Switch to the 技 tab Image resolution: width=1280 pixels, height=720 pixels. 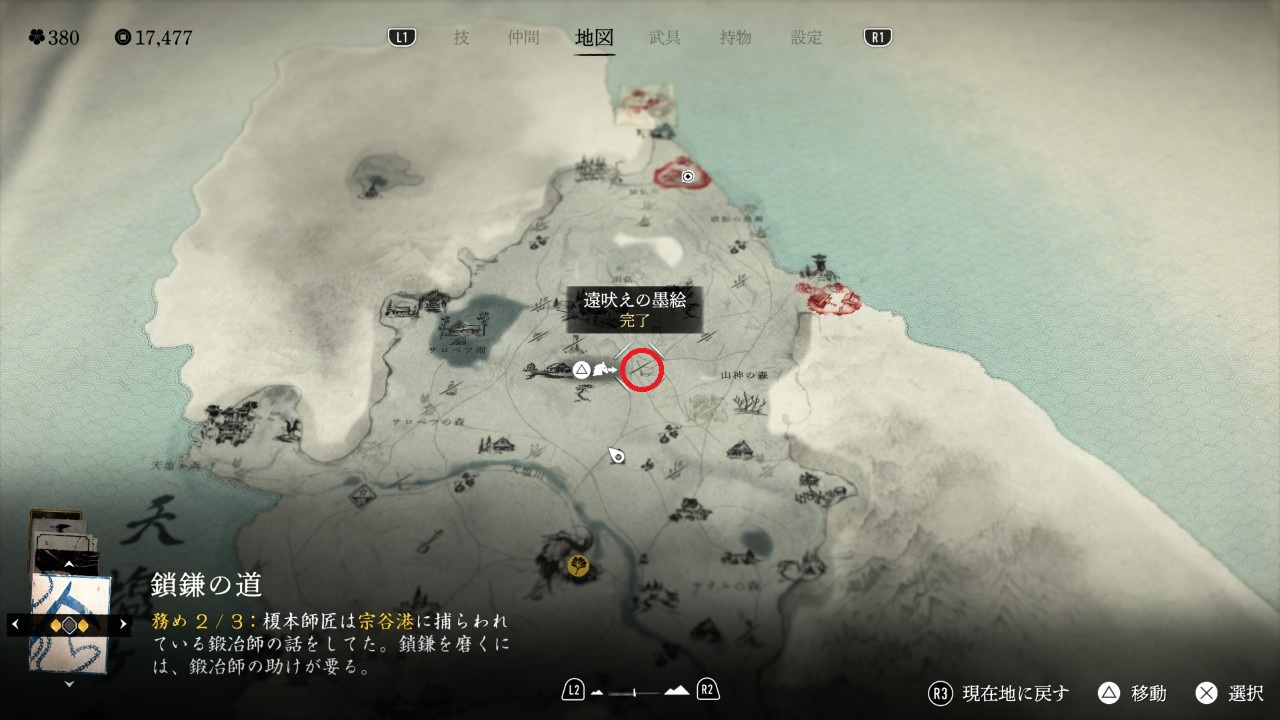461,38
